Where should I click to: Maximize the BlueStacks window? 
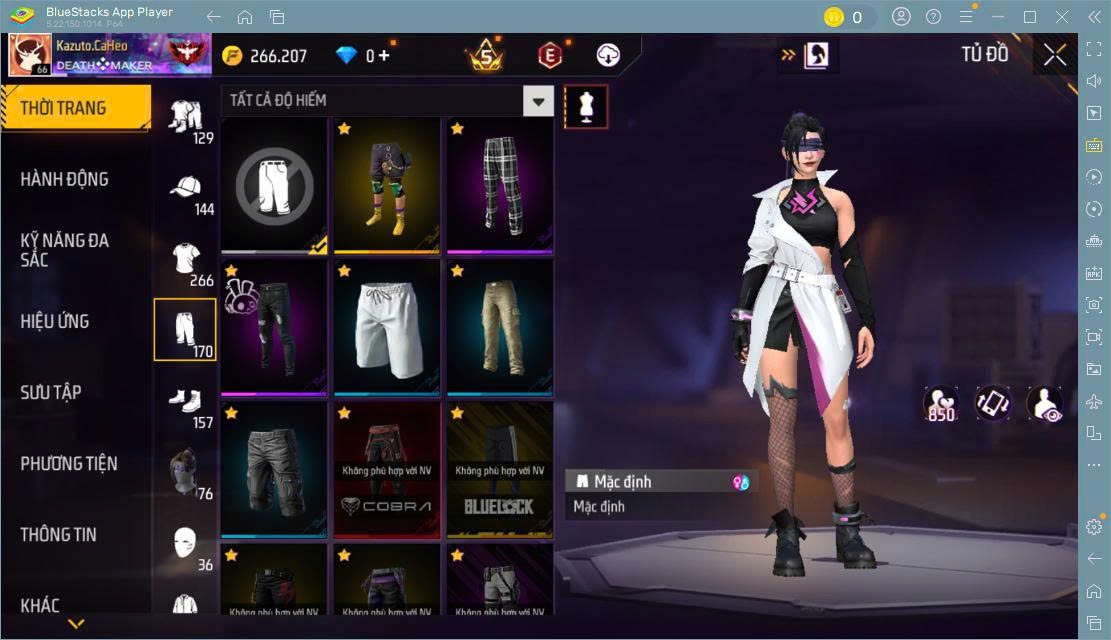coord(1030,17)
